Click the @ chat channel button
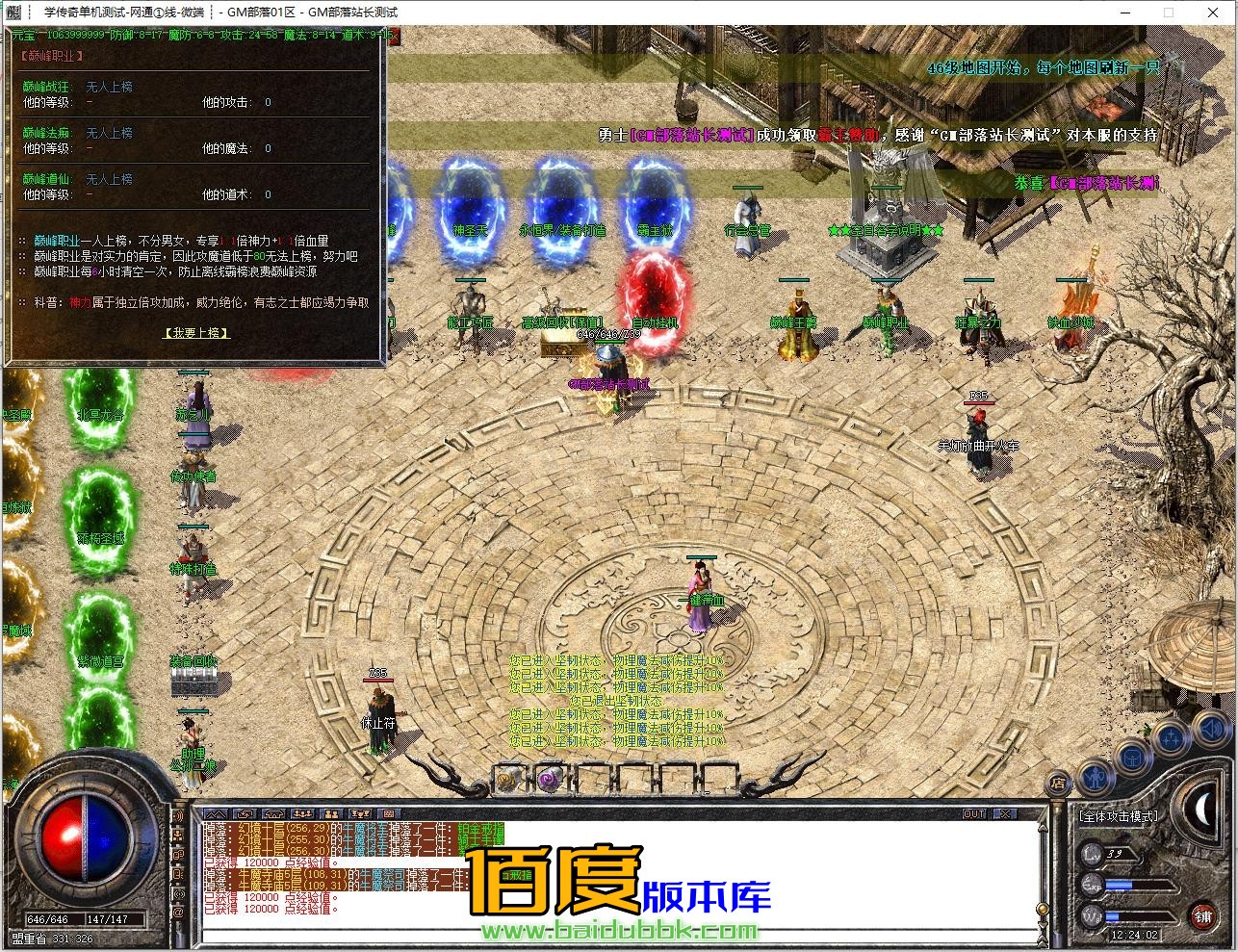 [179, 910]
